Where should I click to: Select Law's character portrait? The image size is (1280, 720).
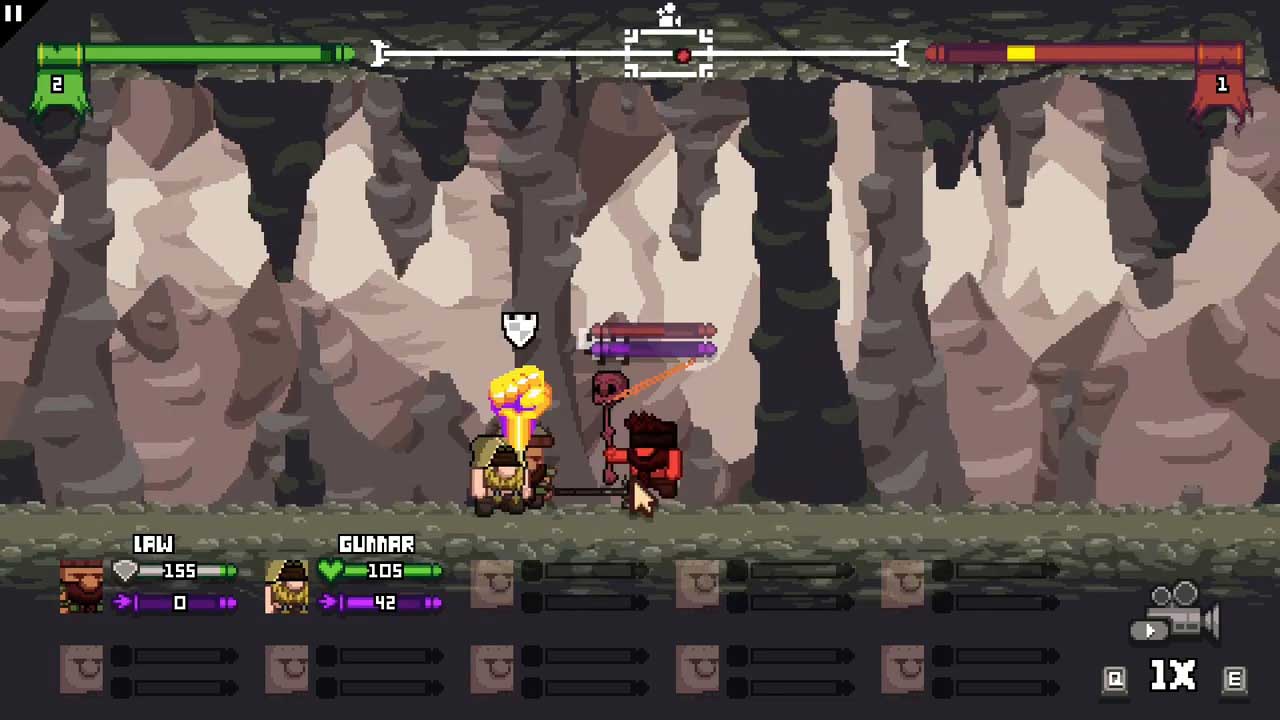point(81,586)
